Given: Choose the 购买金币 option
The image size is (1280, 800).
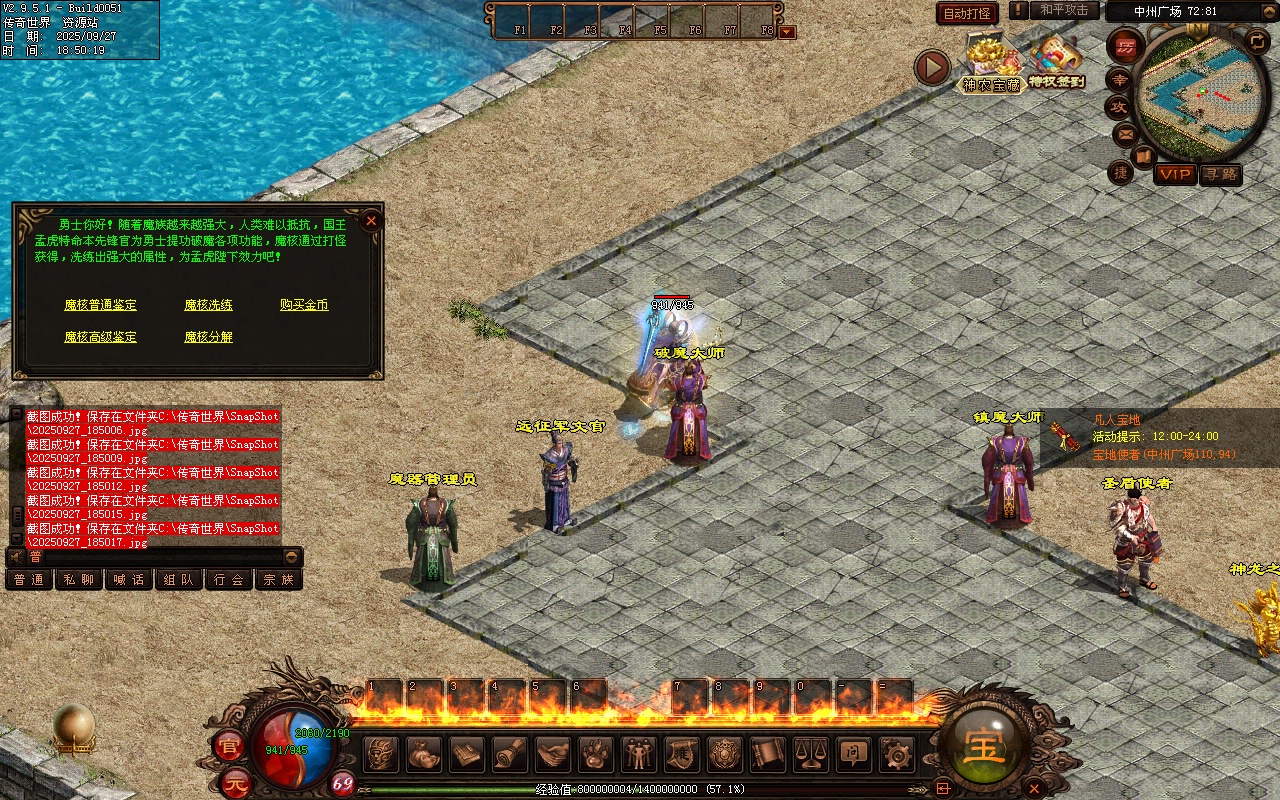Looking at the screenshot, I should coord(304,305).
